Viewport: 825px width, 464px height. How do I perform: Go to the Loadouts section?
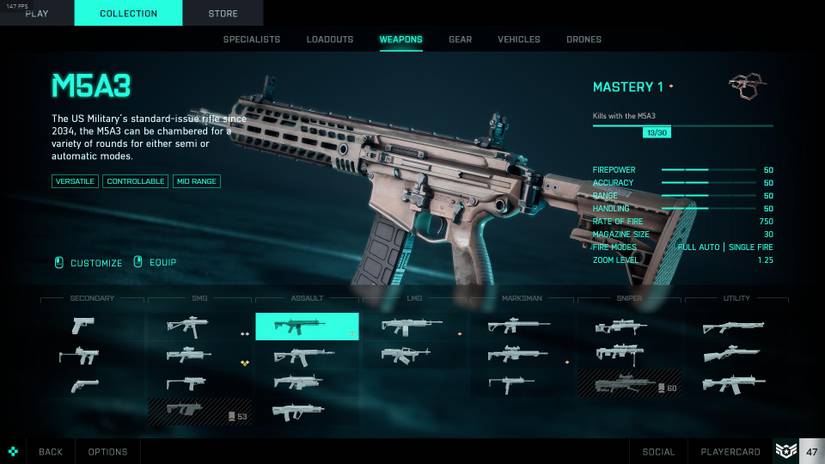(330, 40)
